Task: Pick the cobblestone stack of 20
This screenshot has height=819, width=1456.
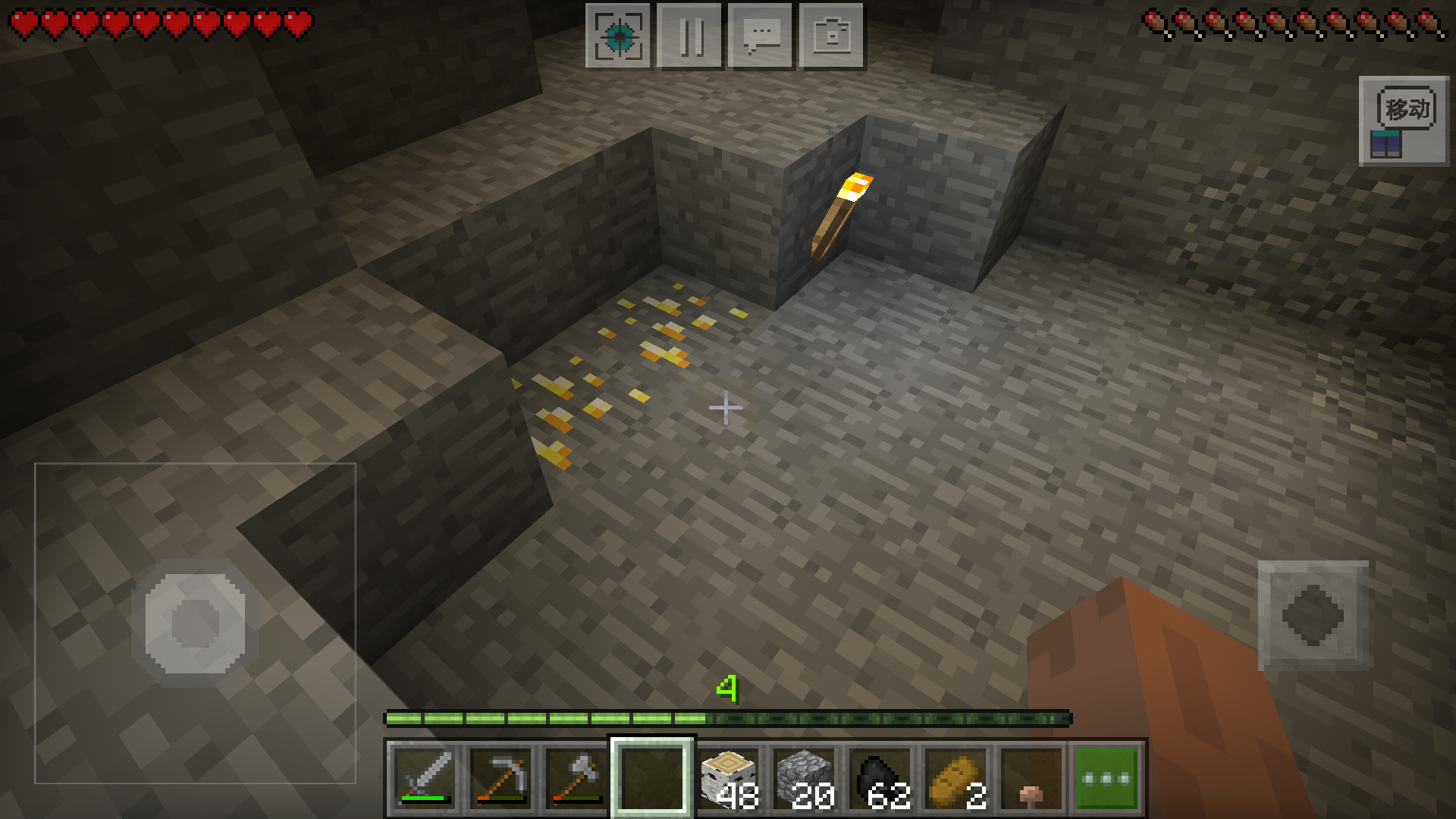Action: pos(804,778)
